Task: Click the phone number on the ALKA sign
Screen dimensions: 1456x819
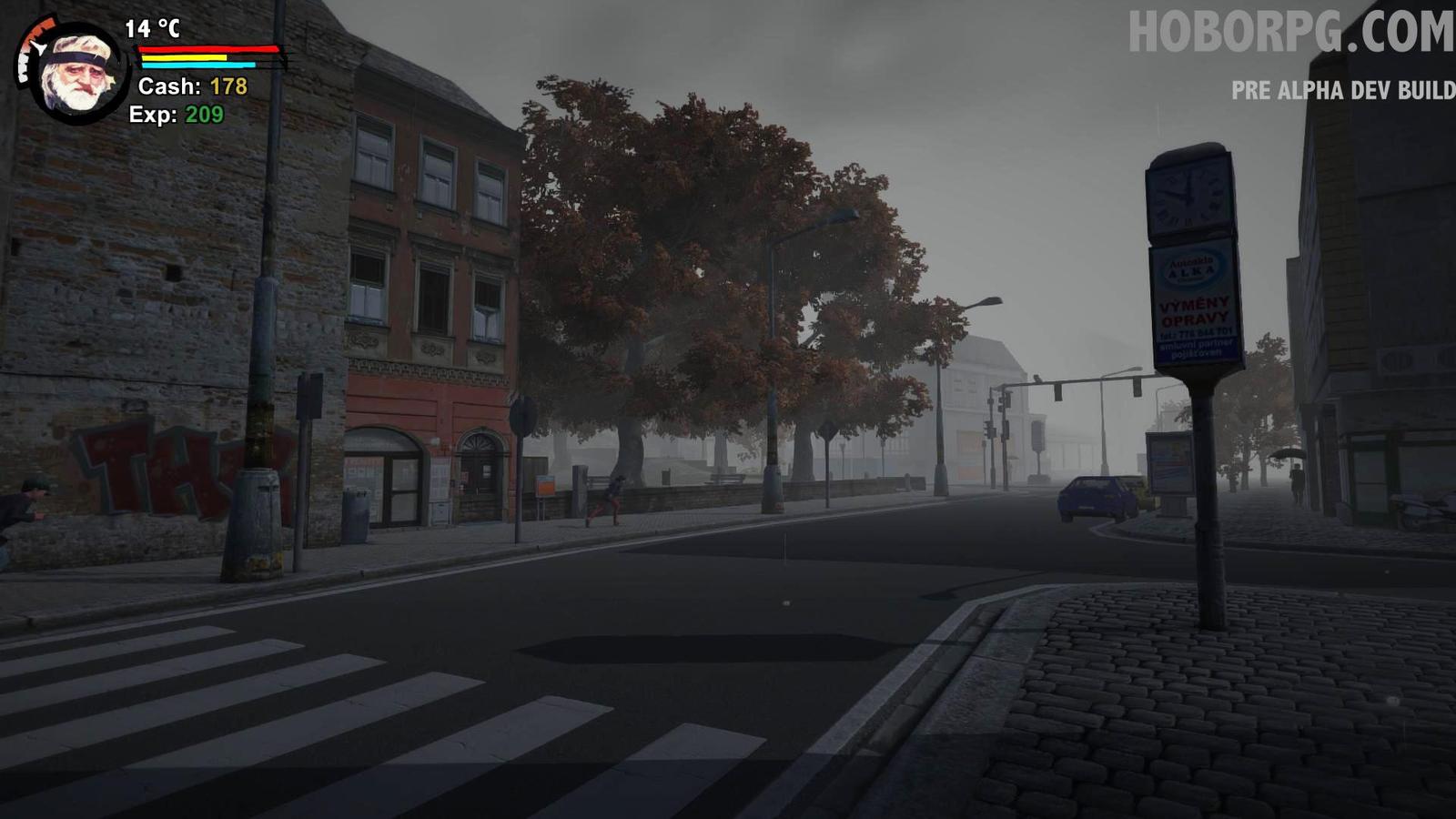Action: pos(1196,333)
